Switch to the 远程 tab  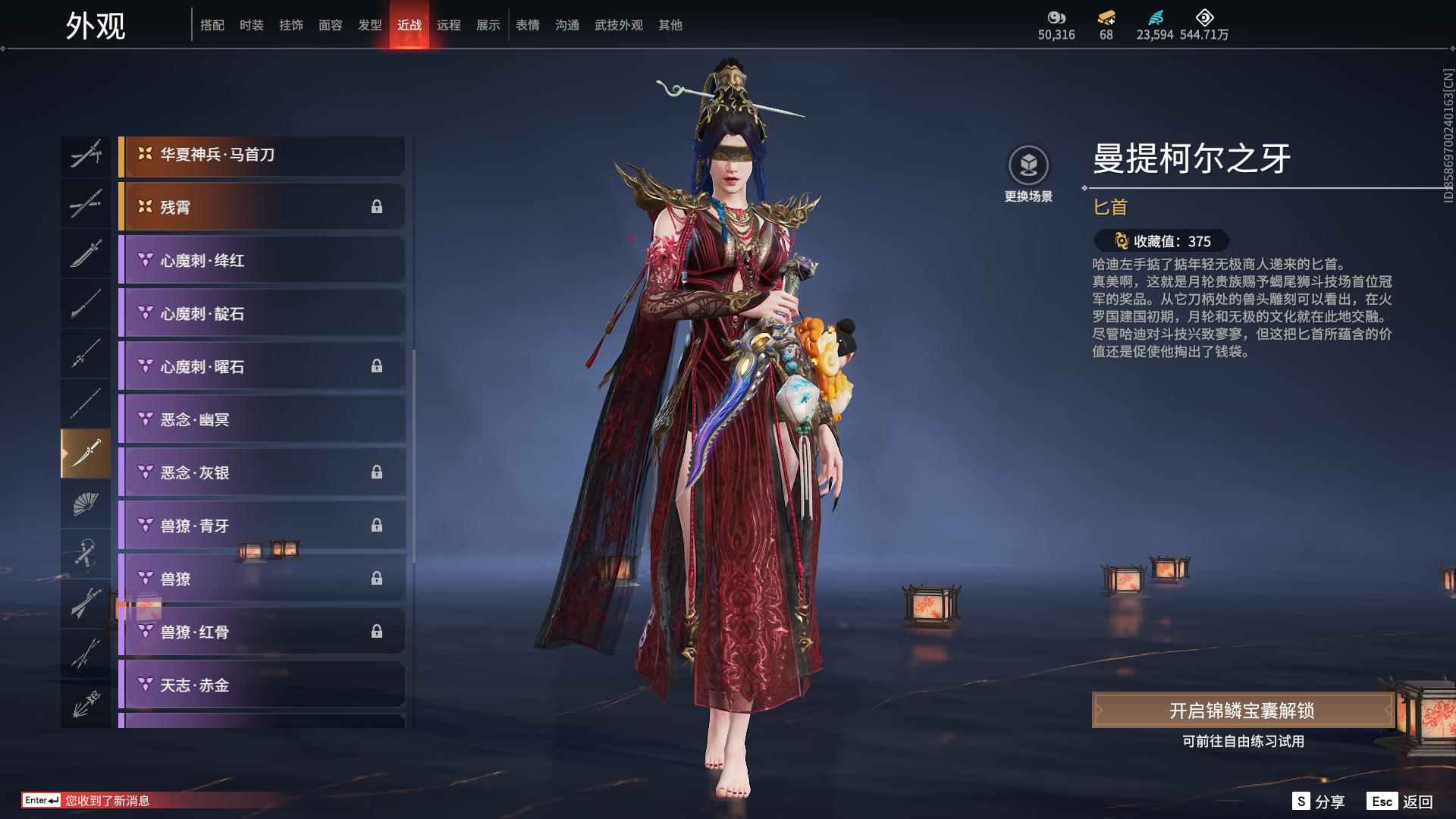click(450, 24)
